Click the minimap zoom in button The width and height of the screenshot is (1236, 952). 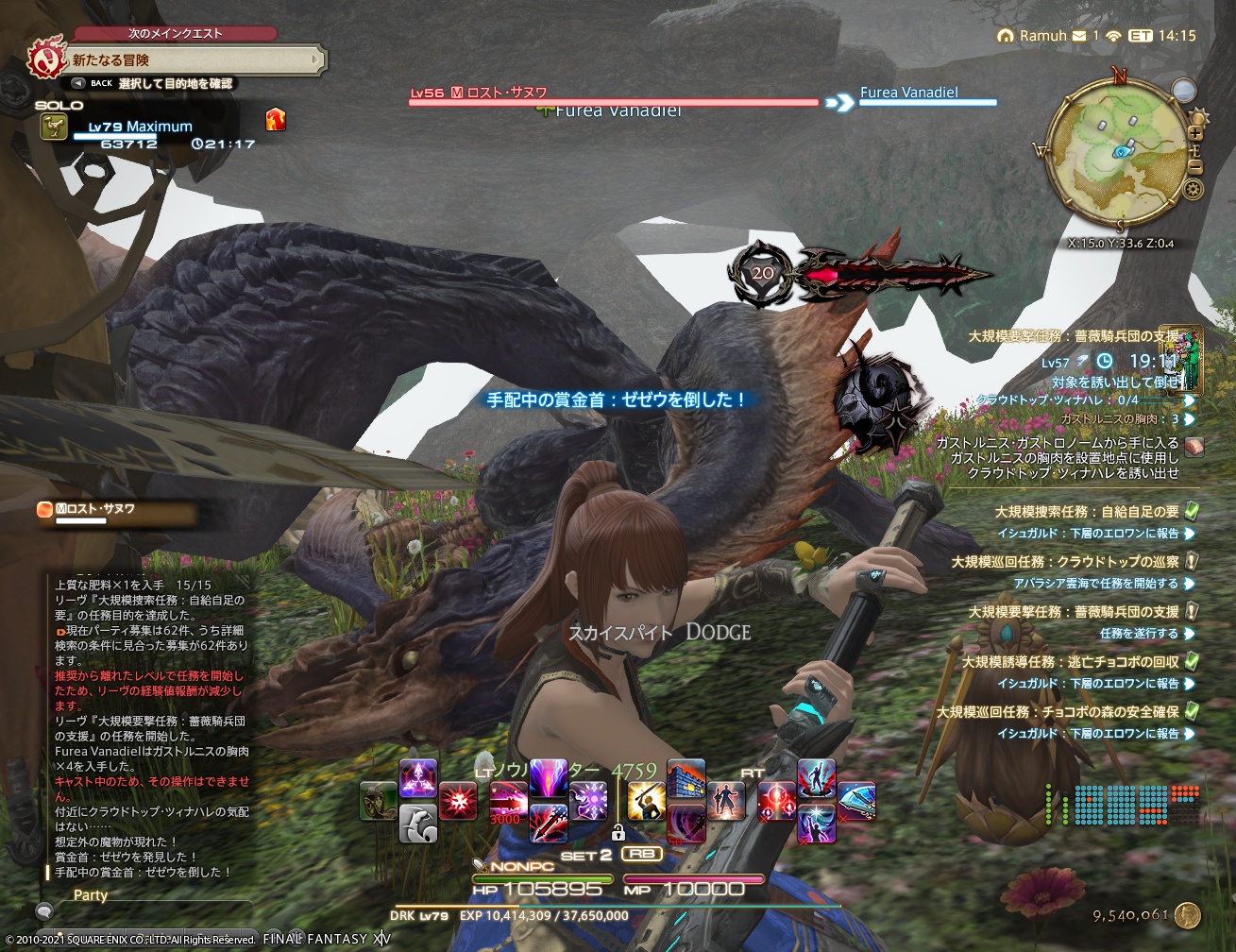1195,132
